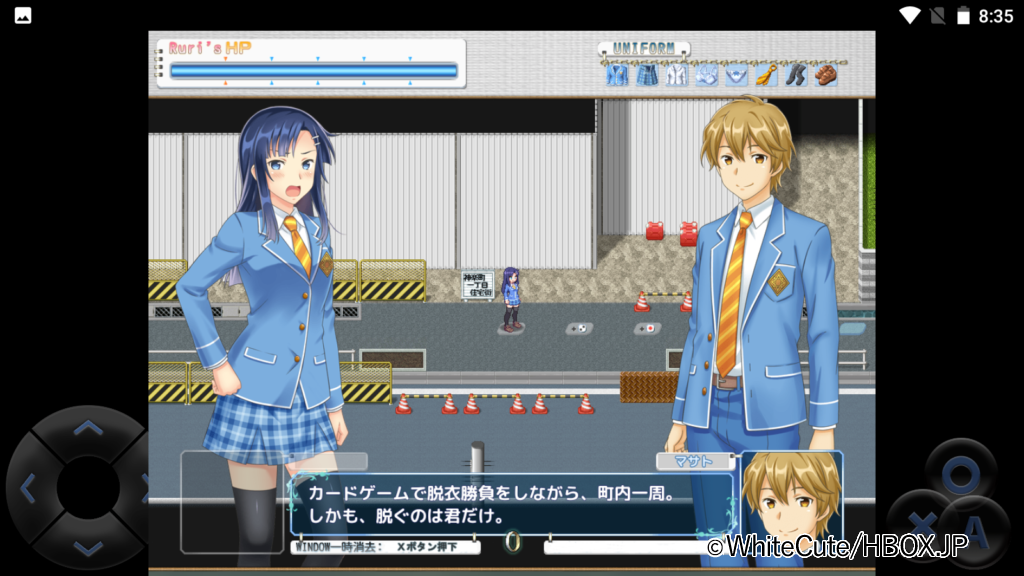Select the black stockings uniform icon

point(796,75)
